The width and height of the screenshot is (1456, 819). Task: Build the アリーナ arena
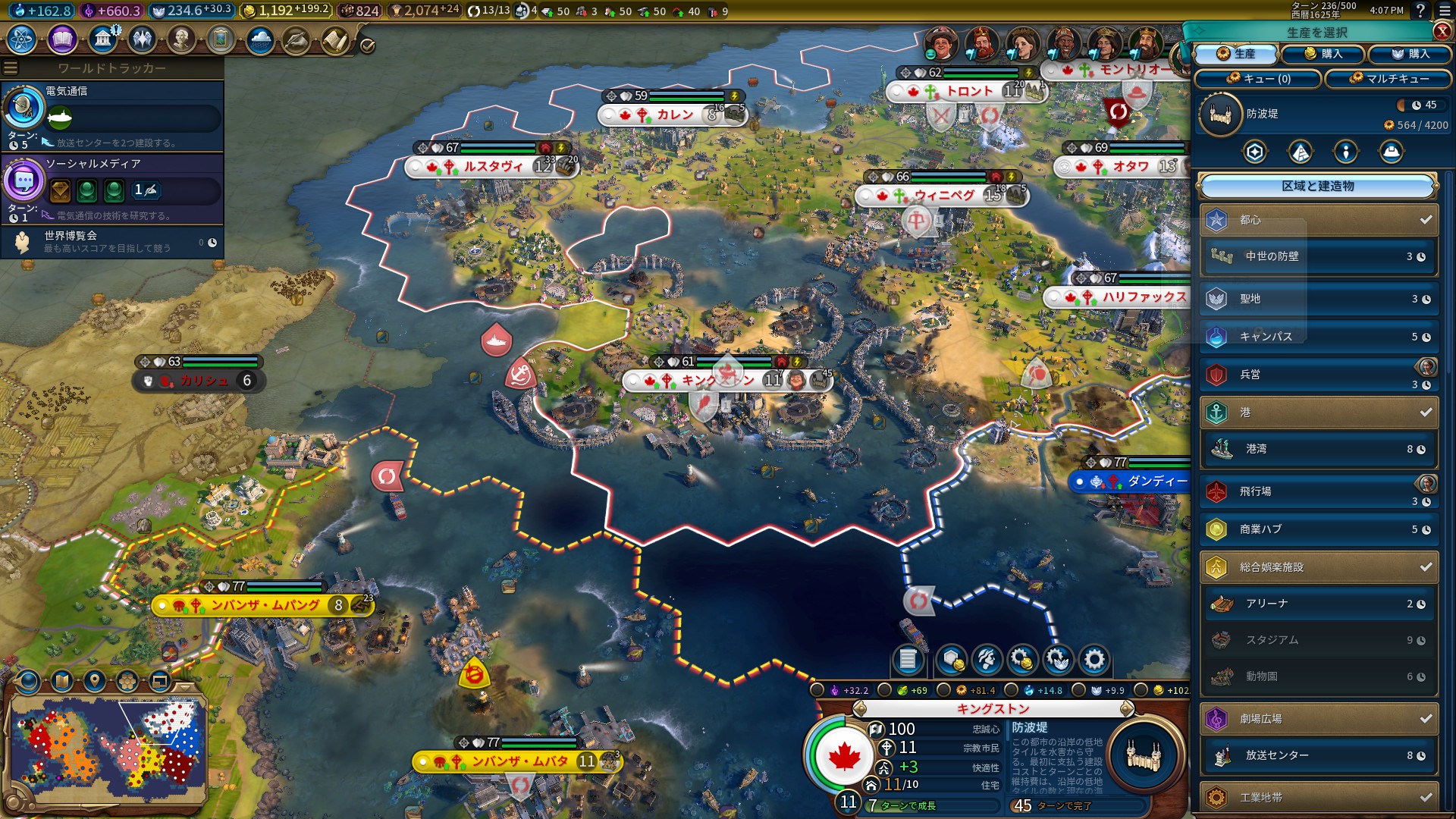point(1318,604)
